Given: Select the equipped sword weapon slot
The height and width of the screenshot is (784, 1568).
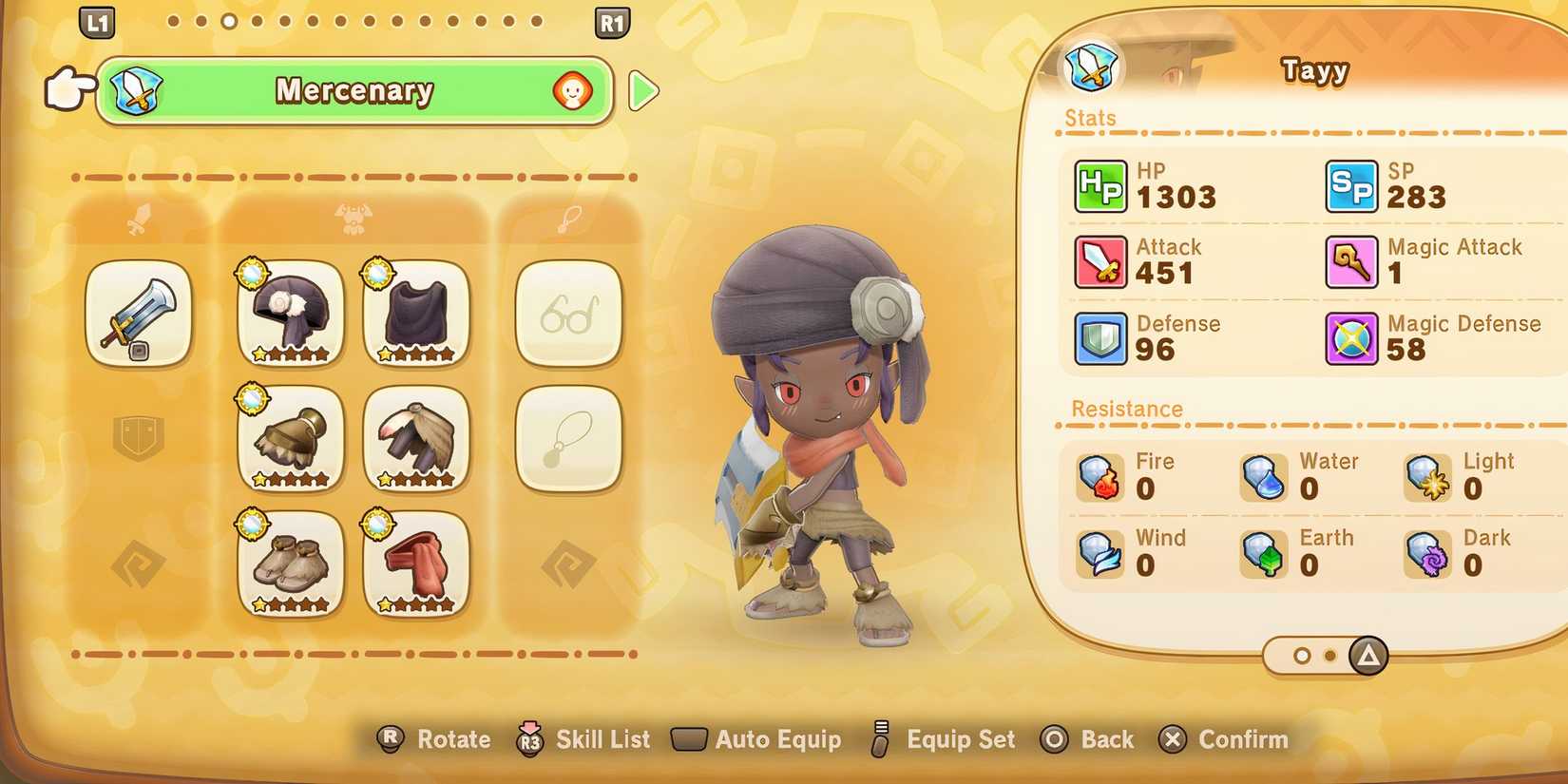Looking at the screenshot, I should (139, 315).
